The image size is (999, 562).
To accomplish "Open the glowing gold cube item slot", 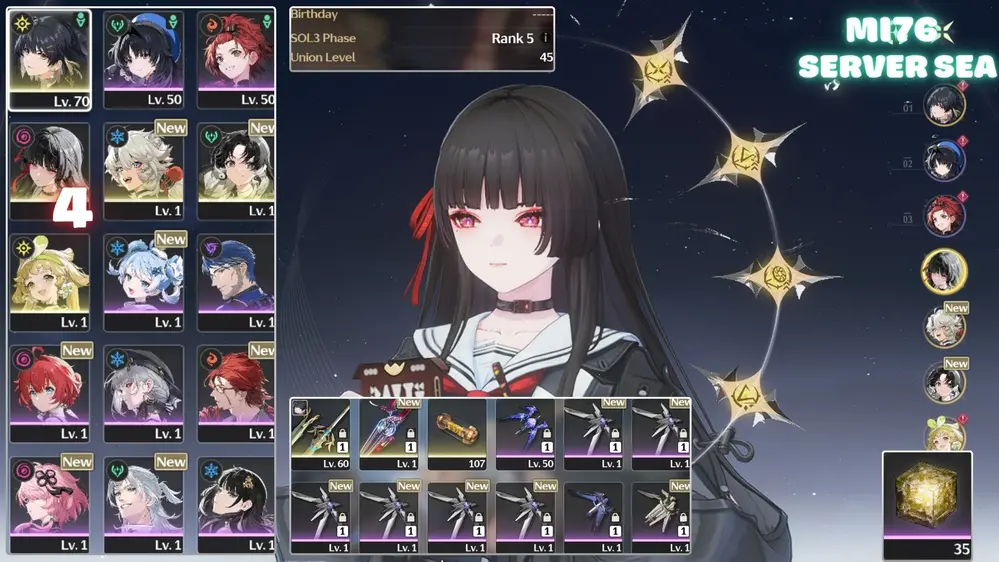I will pyautogui.click(x=927, y=504).
